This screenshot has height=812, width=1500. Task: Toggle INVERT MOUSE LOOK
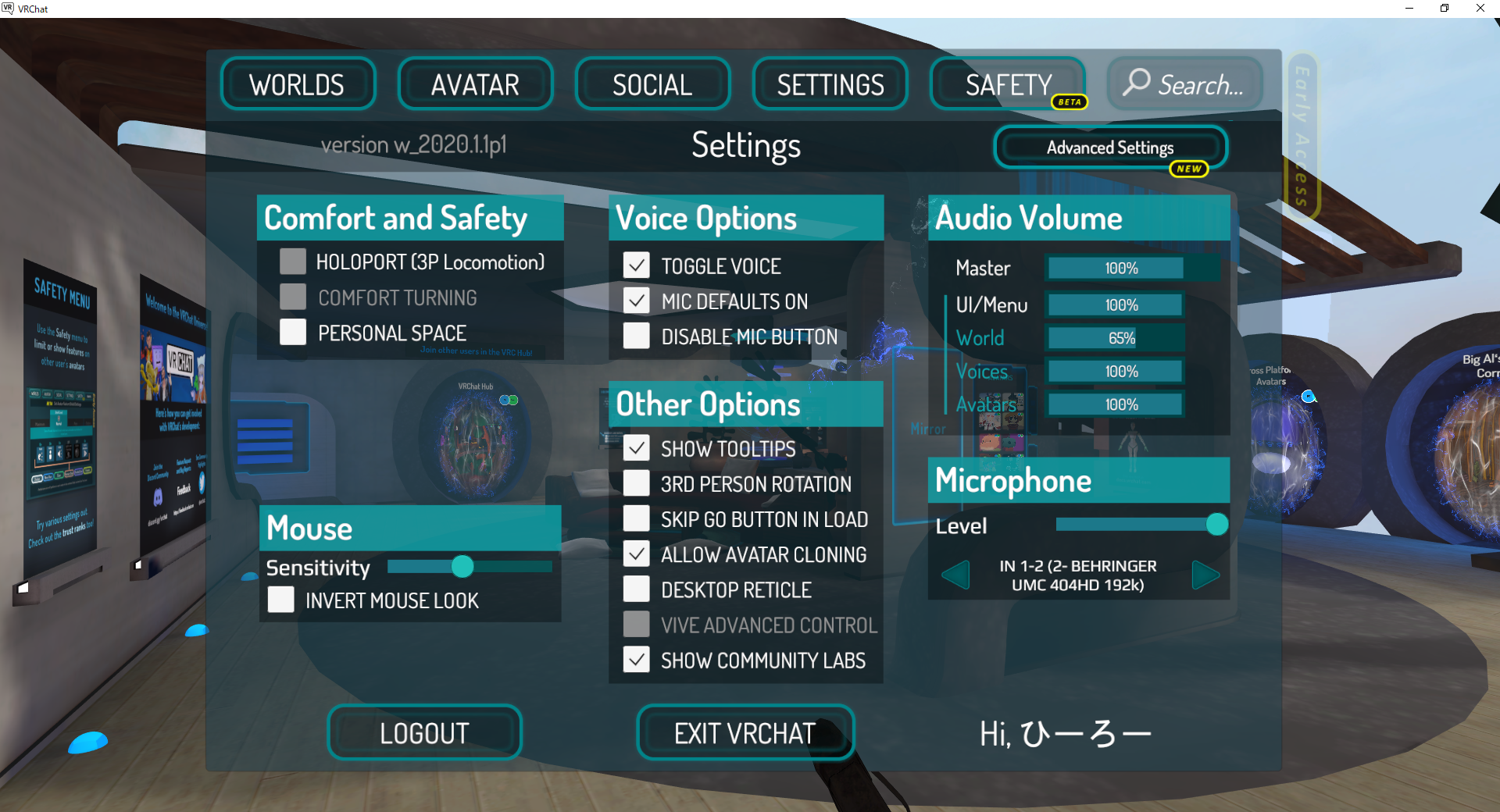(280, 599)
